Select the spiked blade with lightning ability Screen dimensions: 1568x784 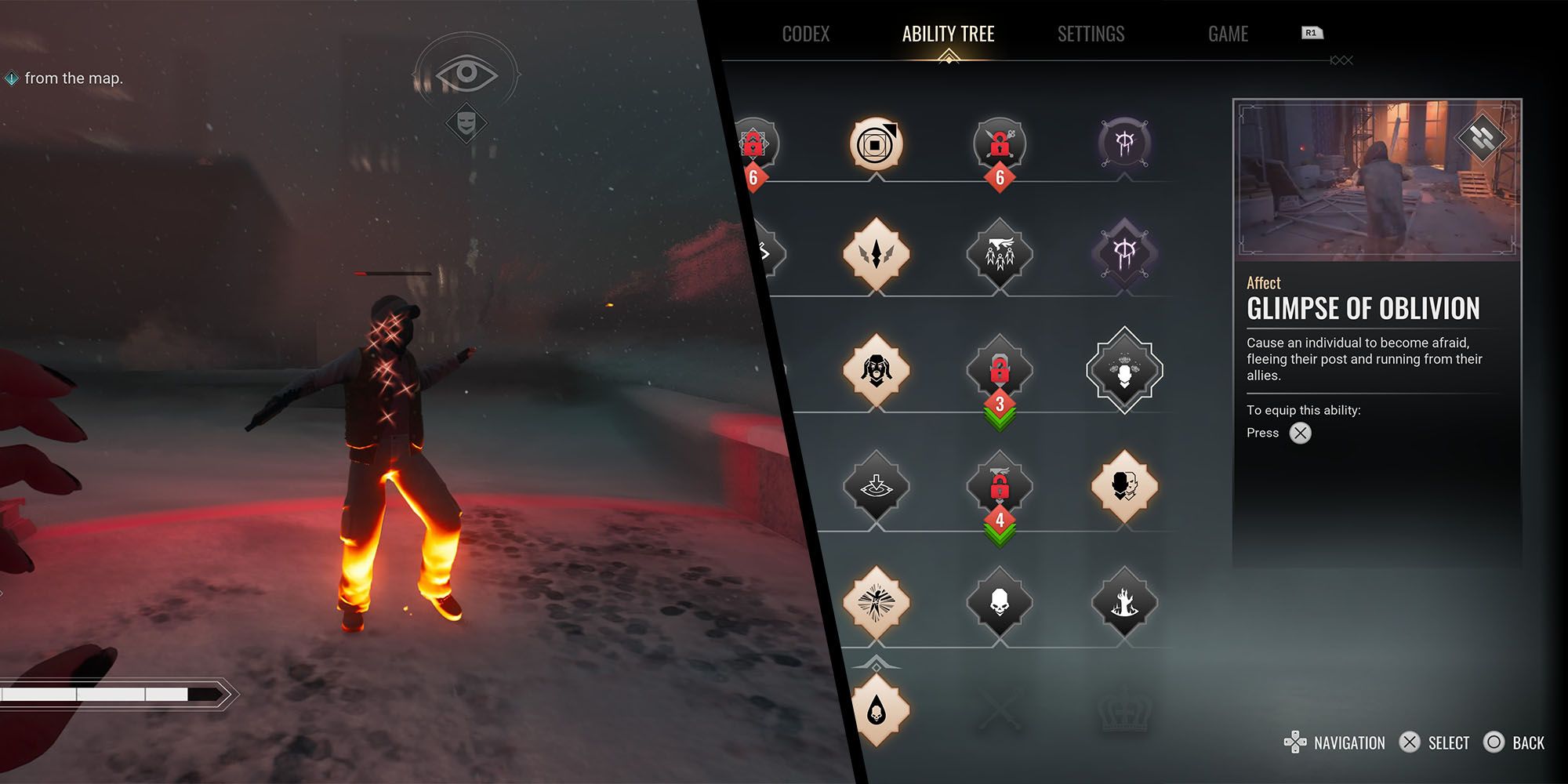(876, 254)
